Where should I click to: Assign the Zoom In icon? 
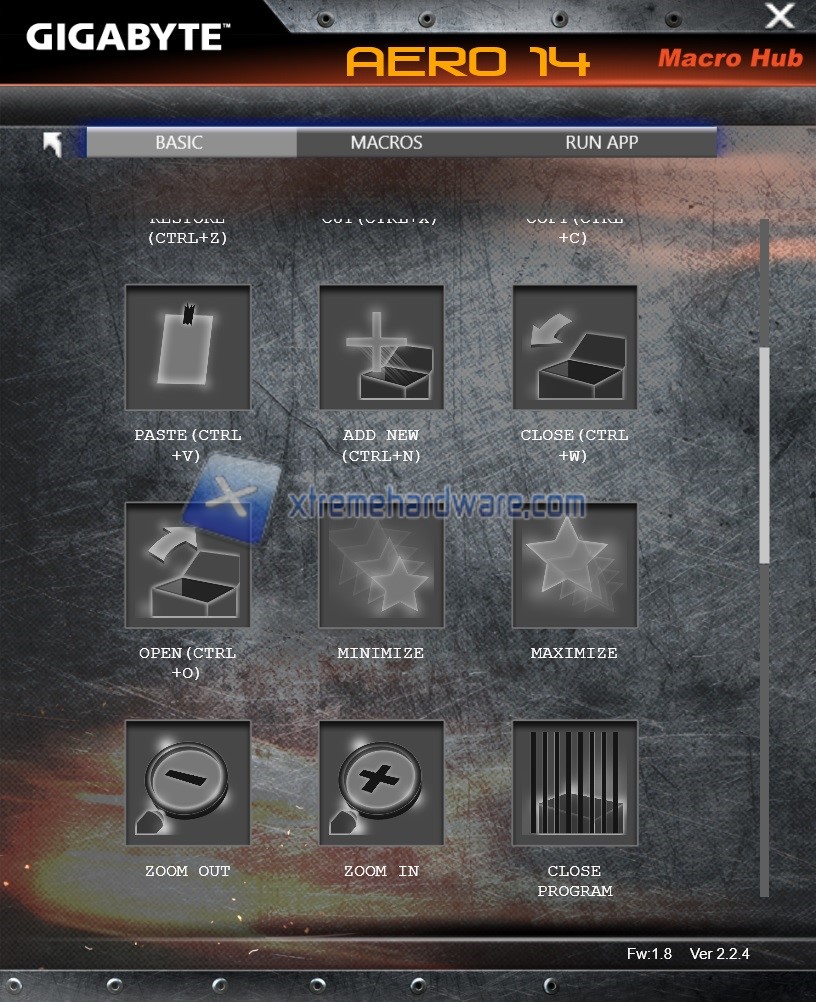click(x=381, y=783)
